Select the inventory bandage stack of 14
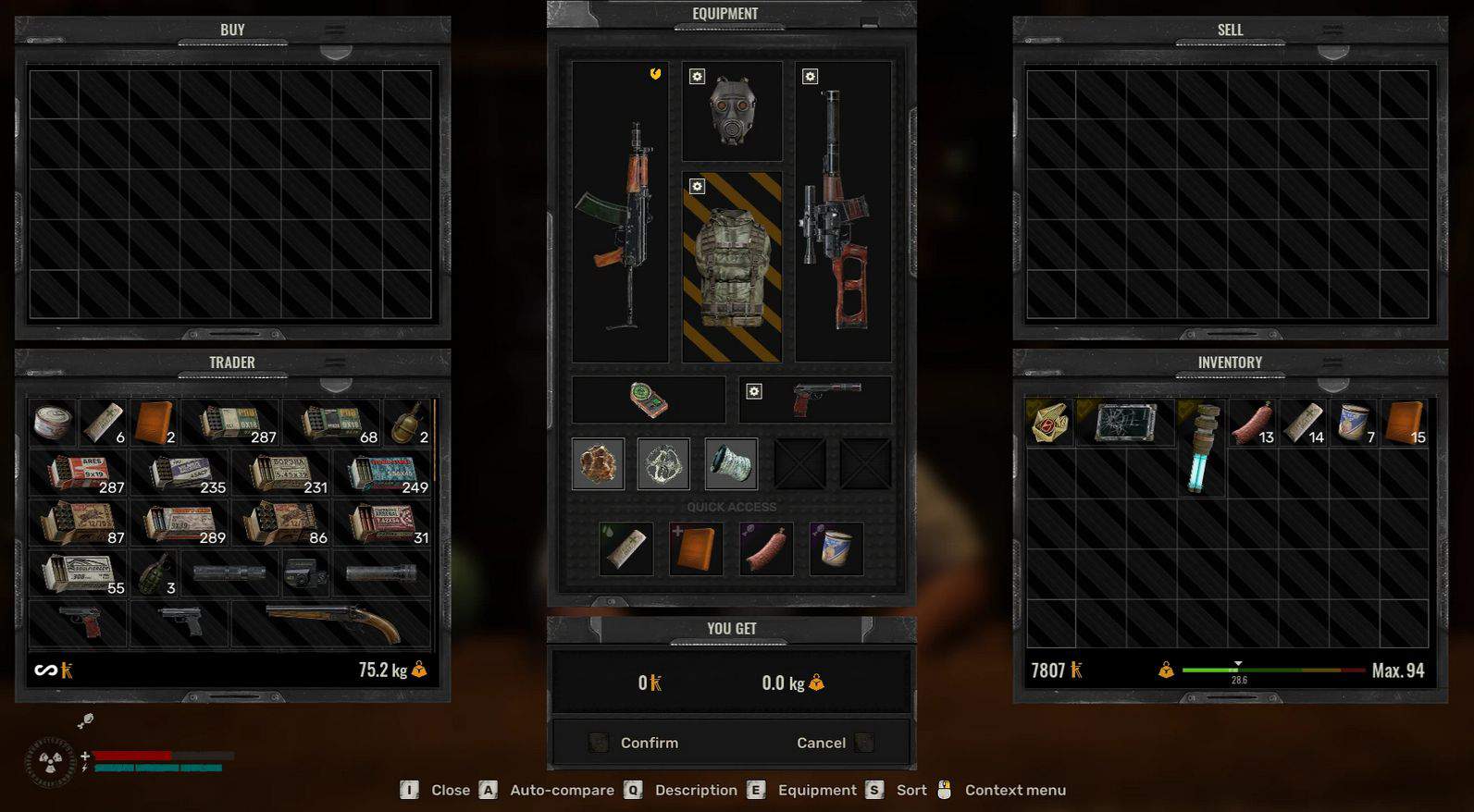This screenshot has width=1474, height=812. pos(1303,424)
